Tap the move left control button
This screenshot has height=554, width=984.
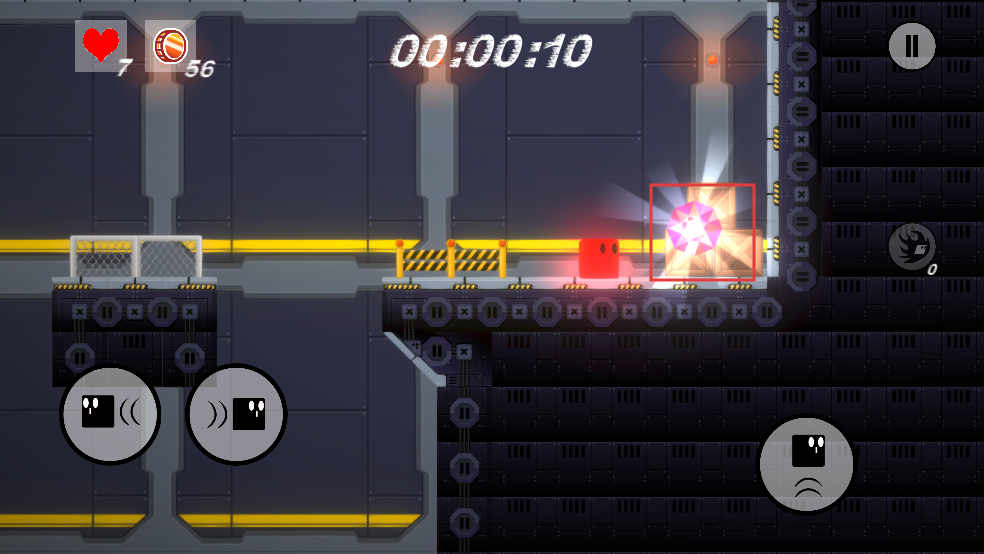click(x=110, y=414)
